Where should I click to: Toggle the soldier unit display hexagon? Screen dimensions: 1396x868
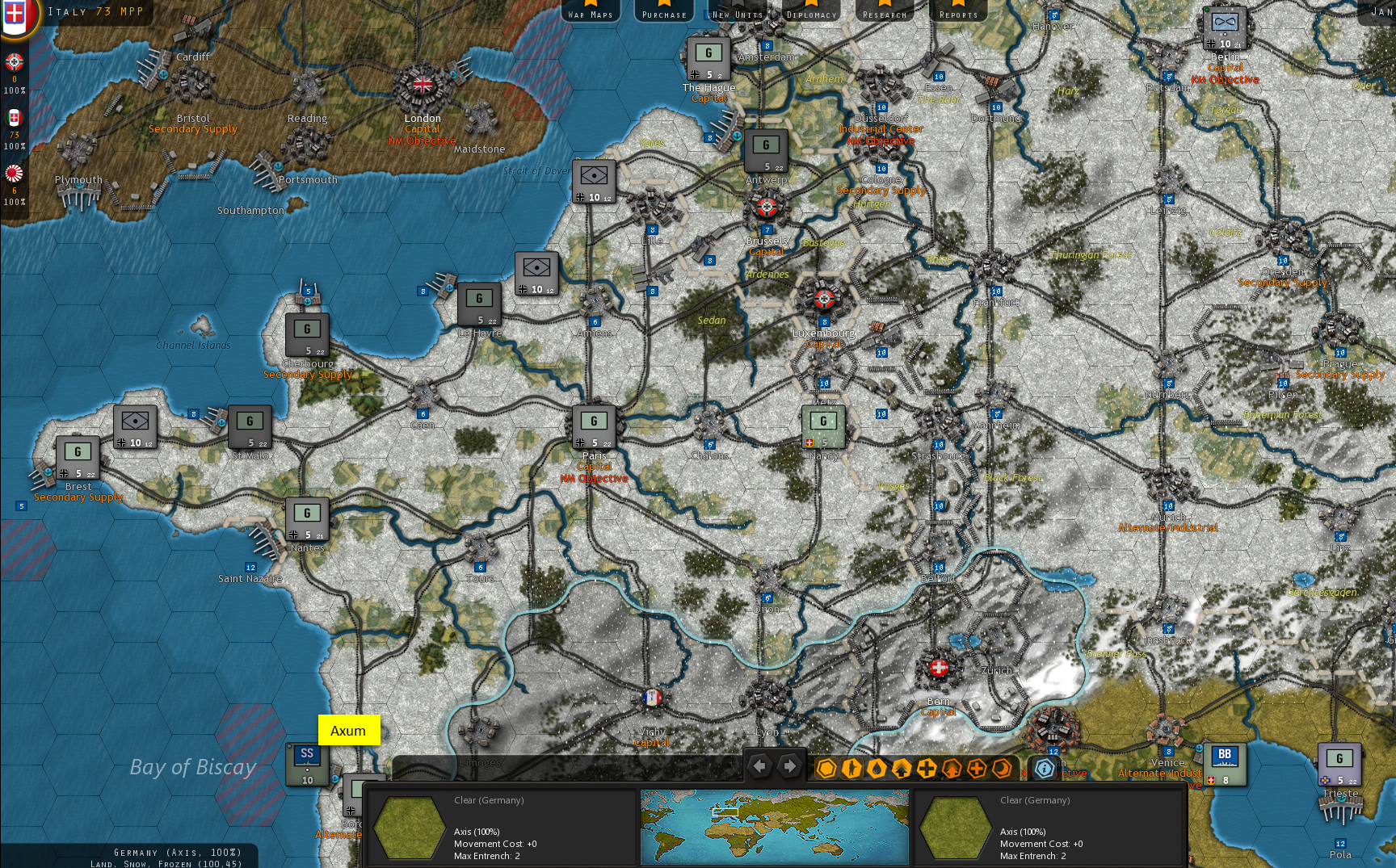(852, 769)
